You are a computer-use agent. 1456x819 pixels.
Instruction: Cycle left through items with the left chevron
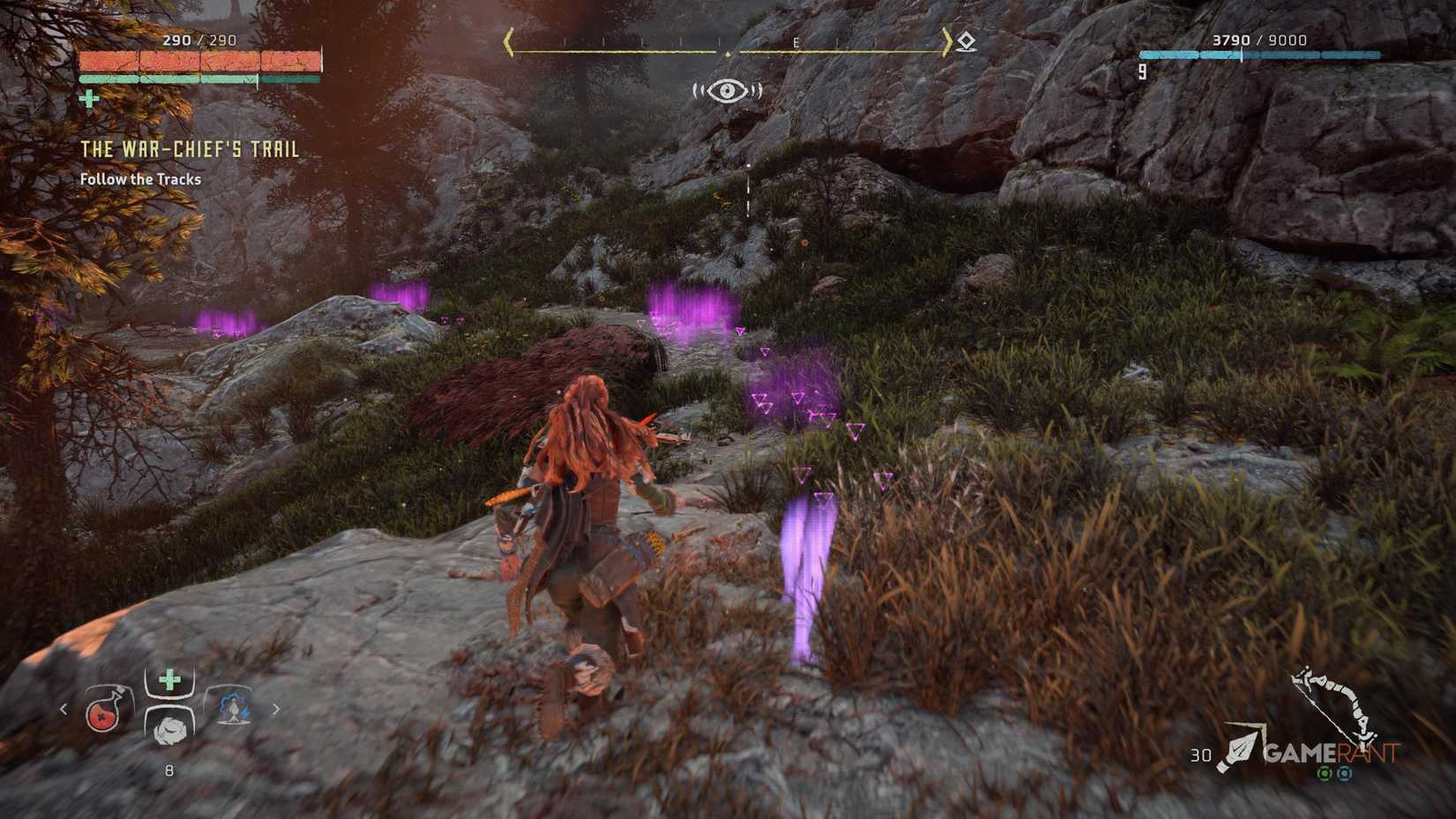click(x=64, y=710)
